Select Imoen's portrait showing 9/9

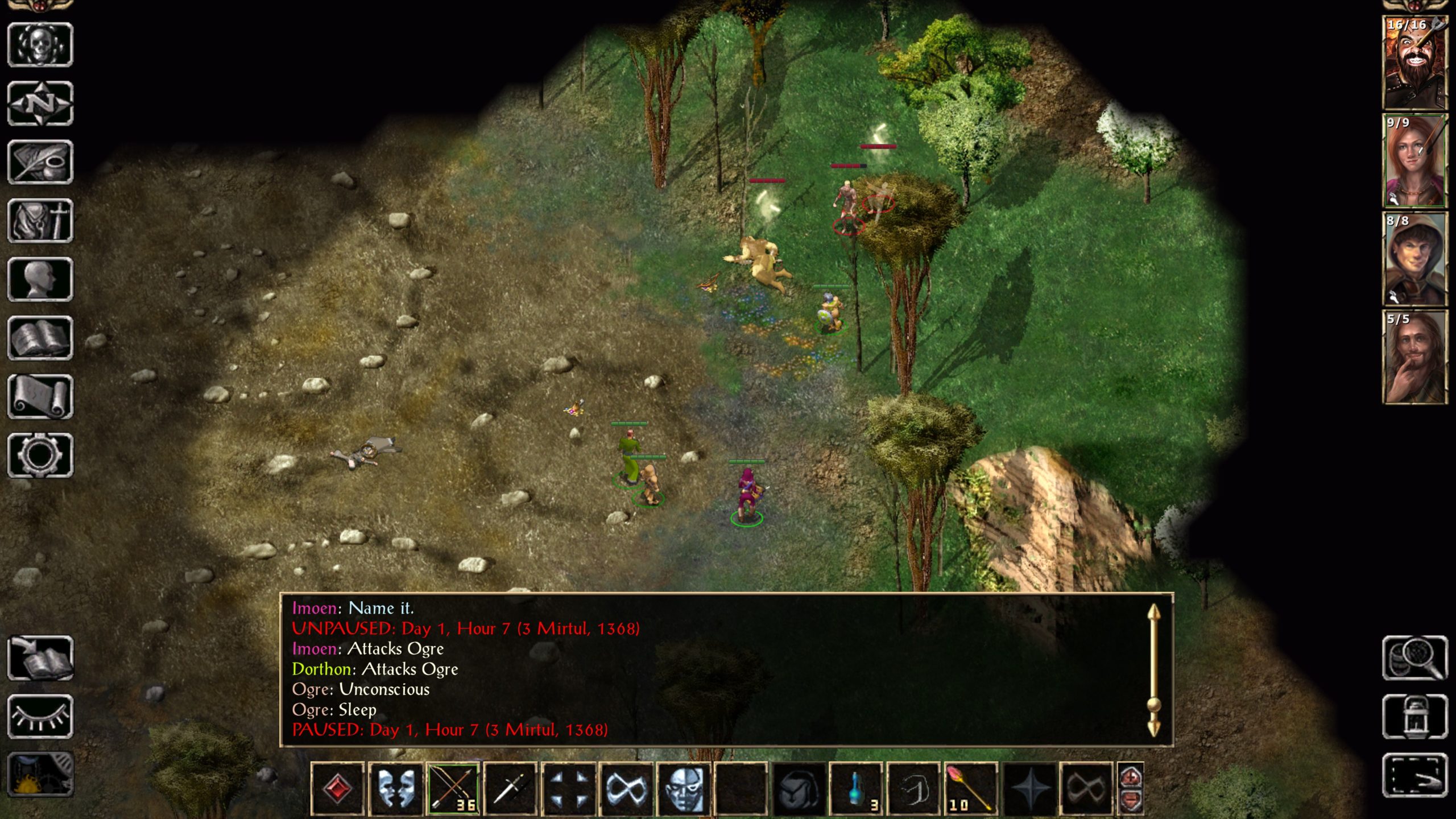tap(1414, 161)
